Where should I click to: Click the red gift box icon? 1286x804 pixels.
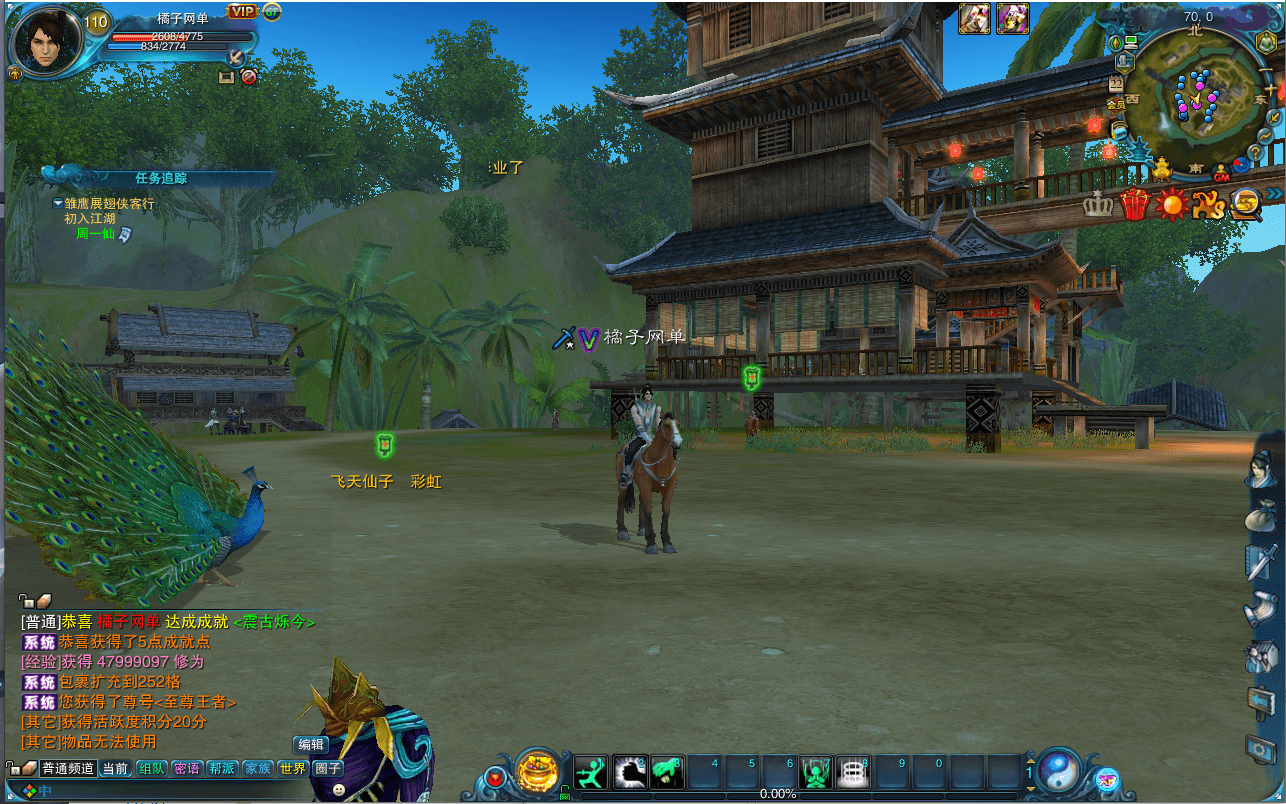click(1134, 204)
